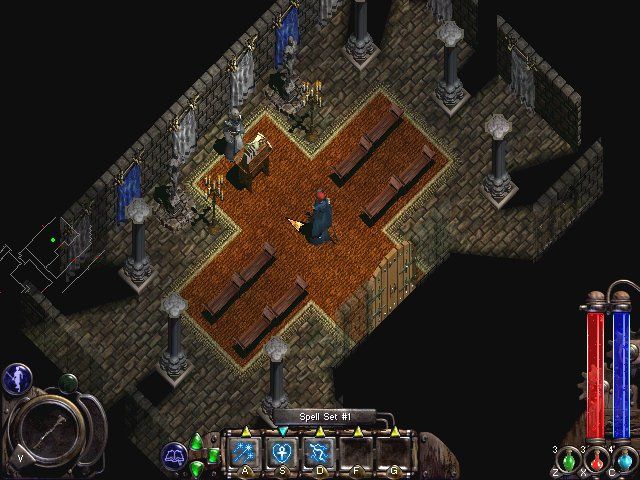The height and width of the screenshot is (480, 640).
Task: Activate the ankh shield spell
Action: [282, 454]
